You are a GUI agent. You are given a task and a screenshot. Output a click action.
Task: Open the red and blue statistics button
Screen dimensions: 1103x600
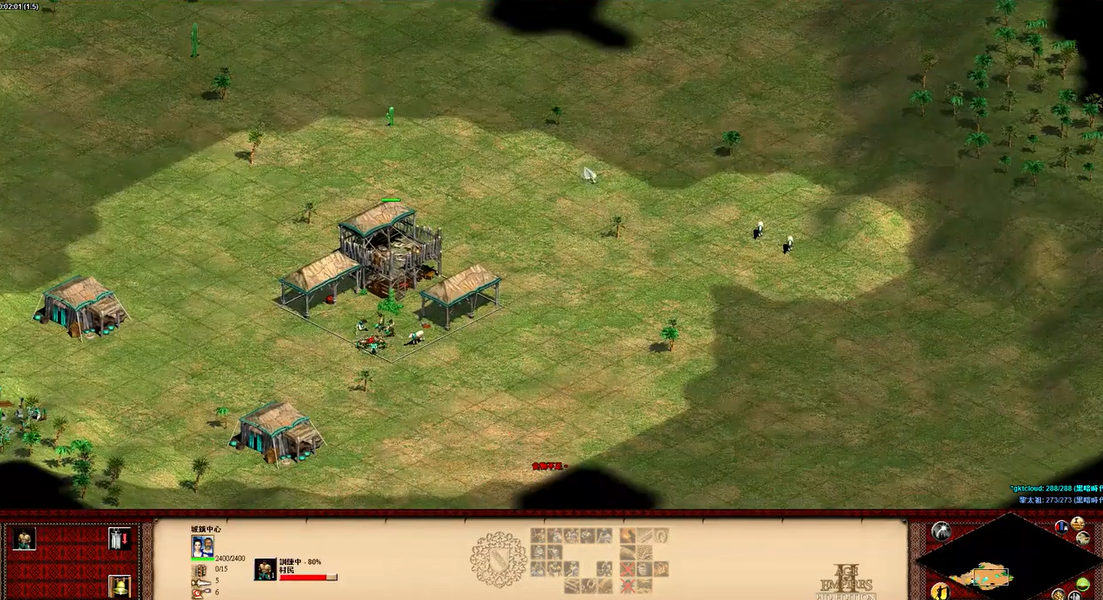pos(1061,526)
